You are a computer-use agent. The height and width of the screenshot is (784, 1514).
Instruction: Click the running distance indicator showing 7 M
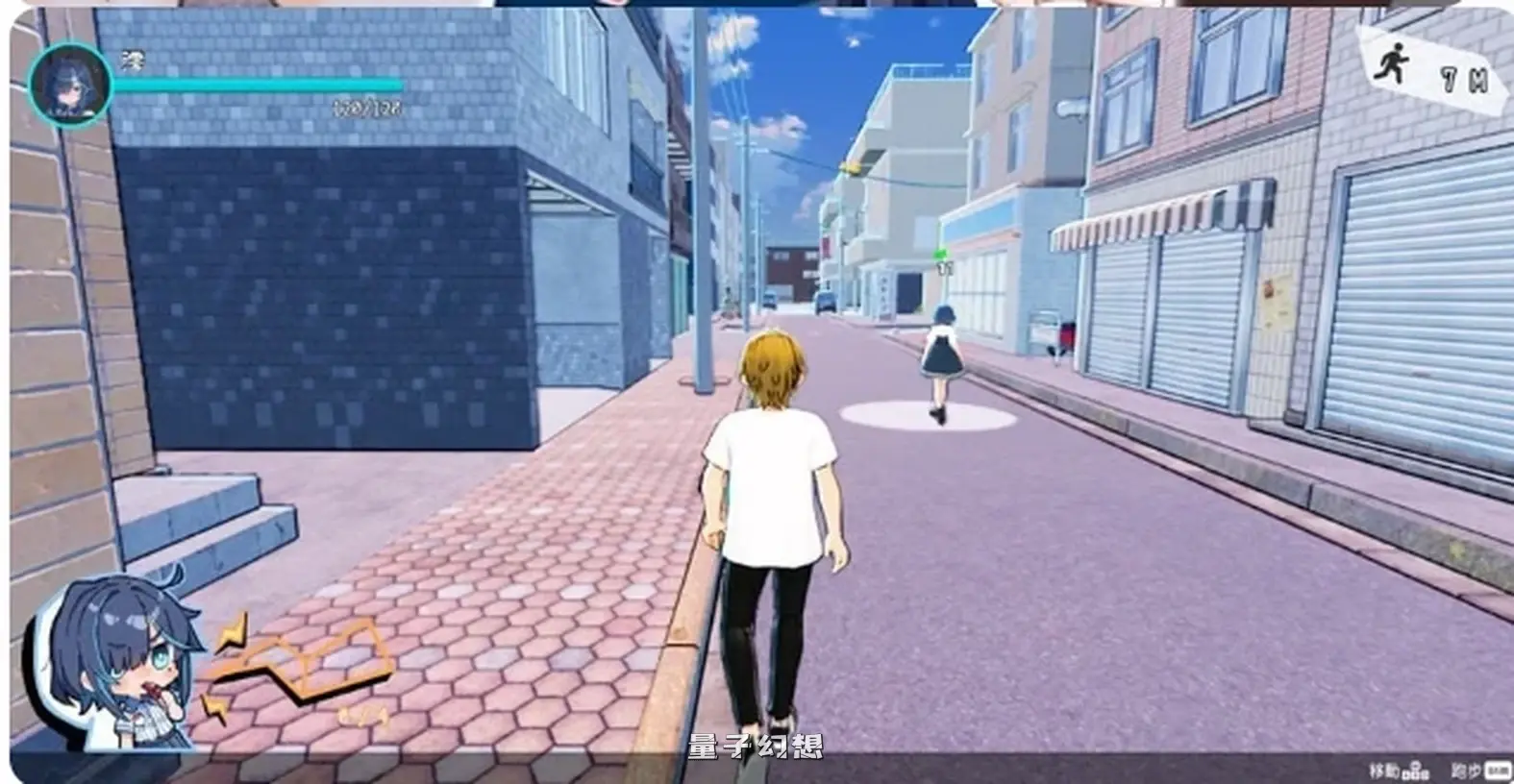point(1464,79)
